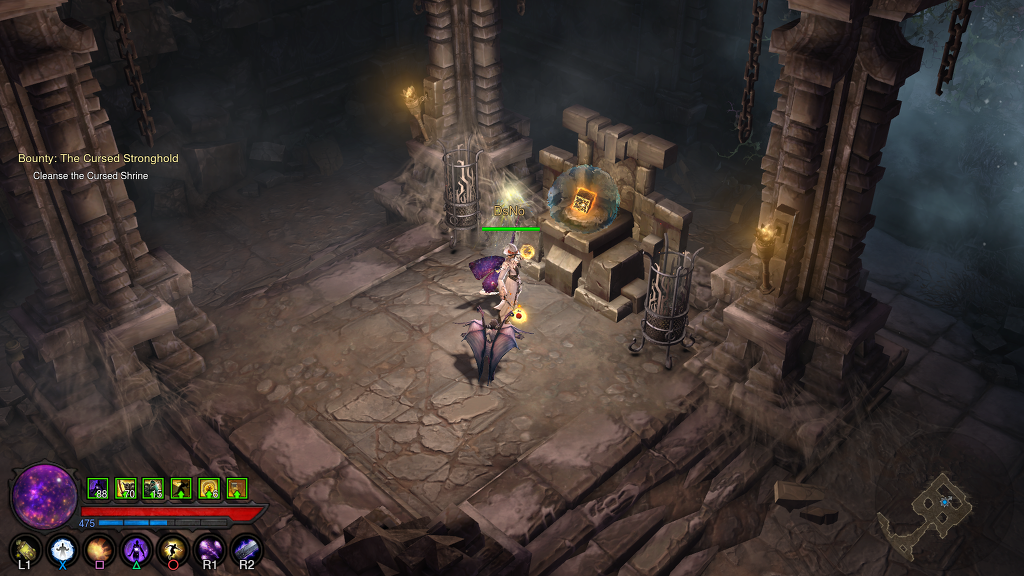Viewport: 1024px width, 576px height.
Task: Inspect the buff icon showing 6
Action: point(209,489)
